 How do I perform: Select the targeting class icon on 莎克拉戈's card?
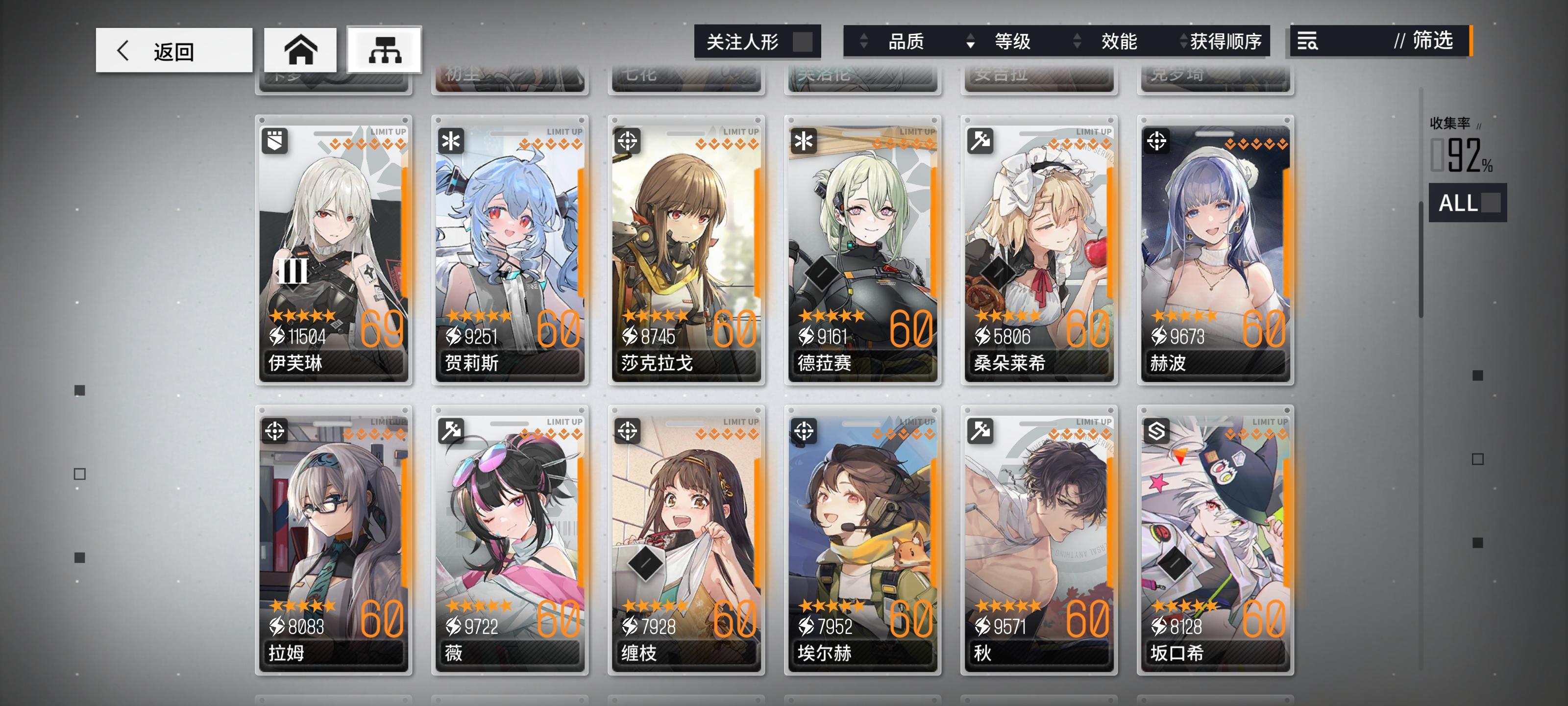tap(627, 140)
